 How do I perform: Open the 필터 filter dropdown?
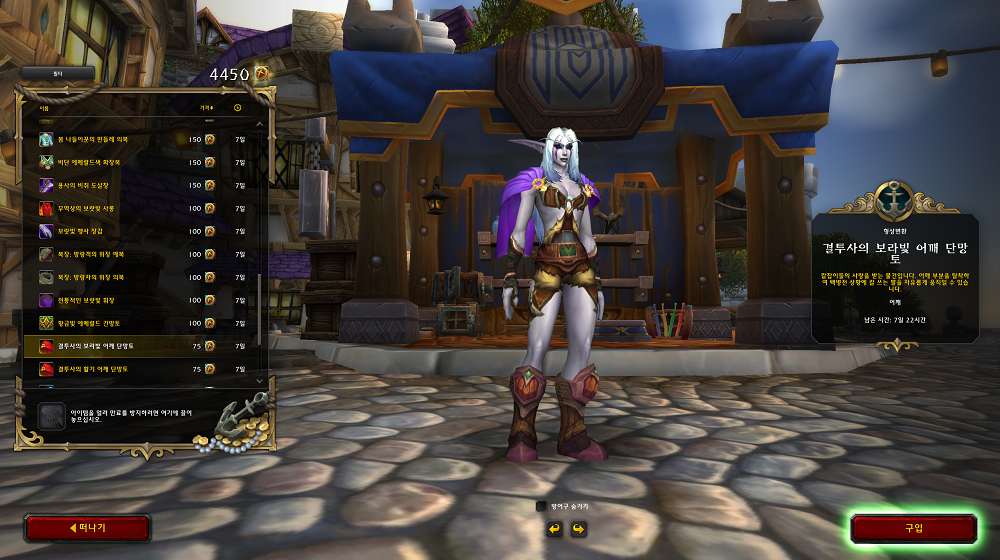point(59,73)
